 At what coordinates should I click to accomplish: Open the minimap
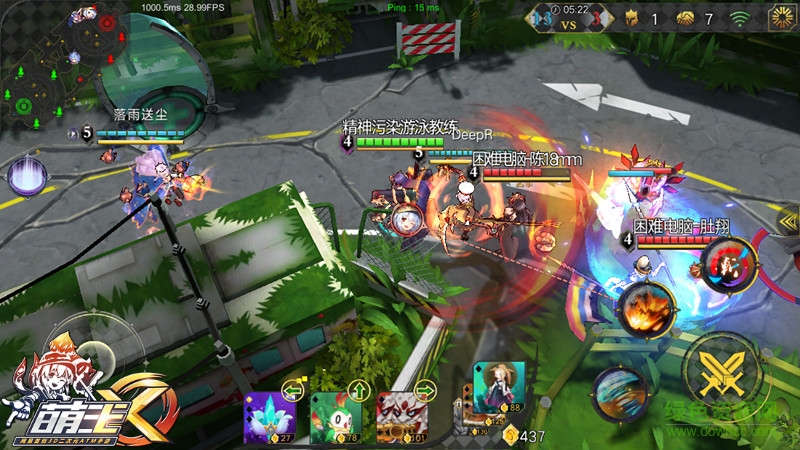(64, 66)
